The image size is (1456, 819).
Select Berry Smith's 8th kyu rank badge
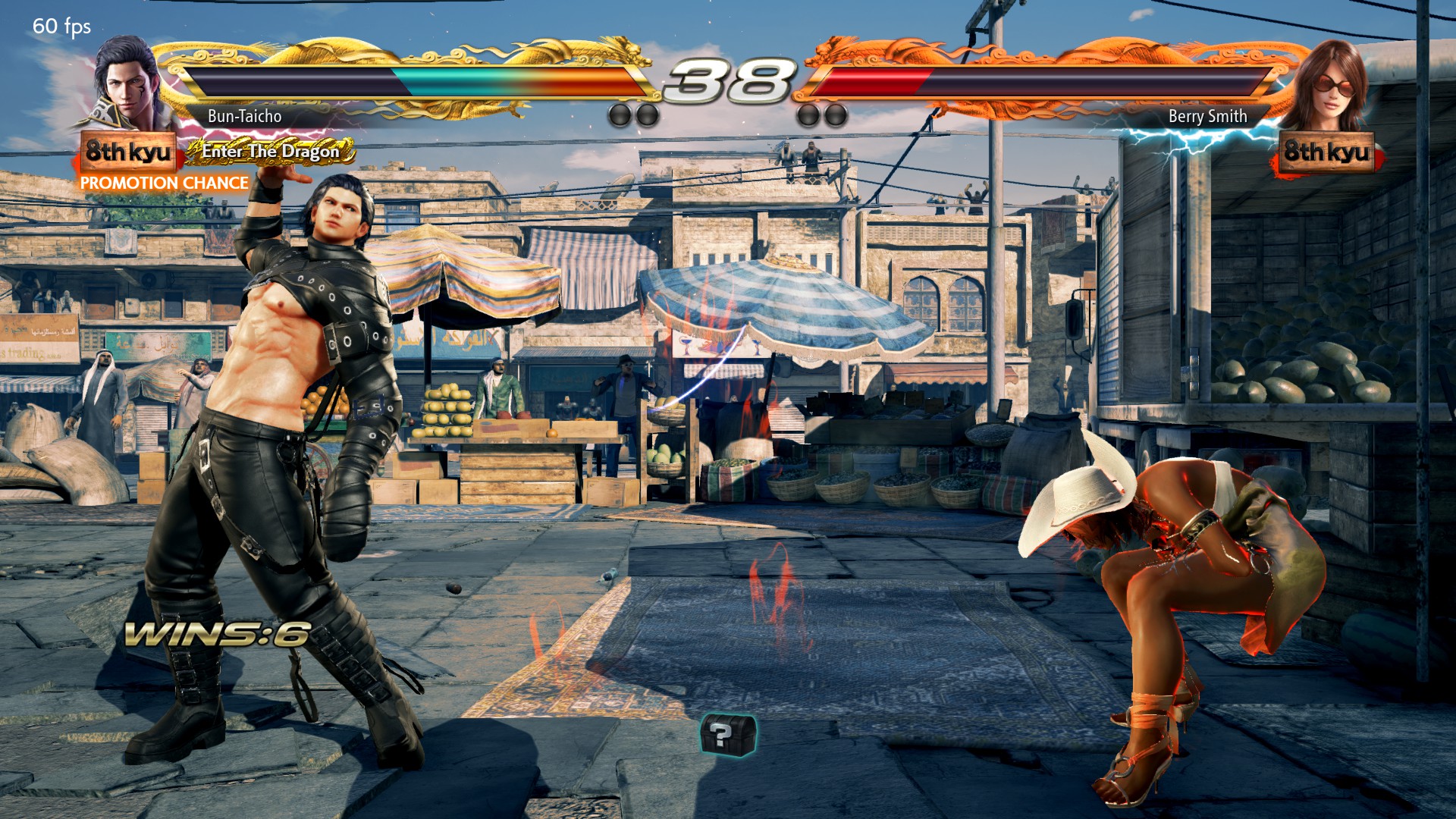pos(1327,152)
